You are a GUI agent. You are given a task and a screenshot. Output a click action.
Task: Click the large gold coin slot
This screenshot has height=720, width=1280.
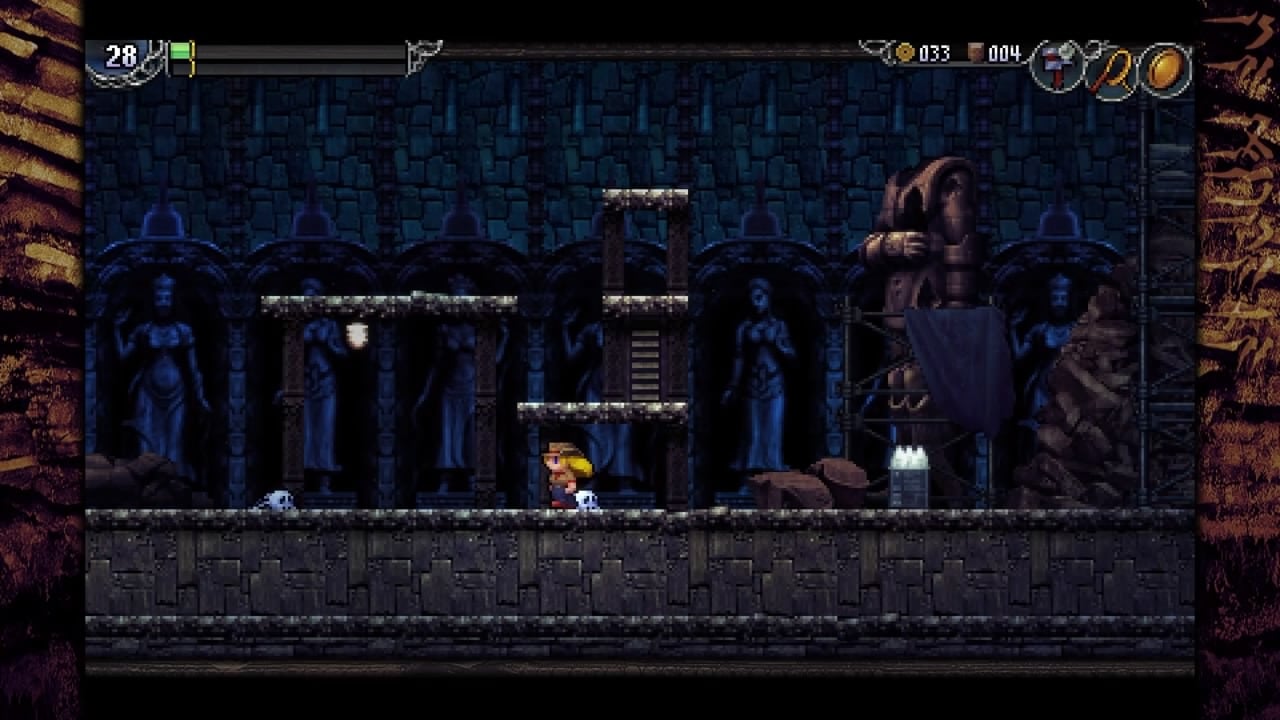pyautogui.click(x=1165, y=68)
